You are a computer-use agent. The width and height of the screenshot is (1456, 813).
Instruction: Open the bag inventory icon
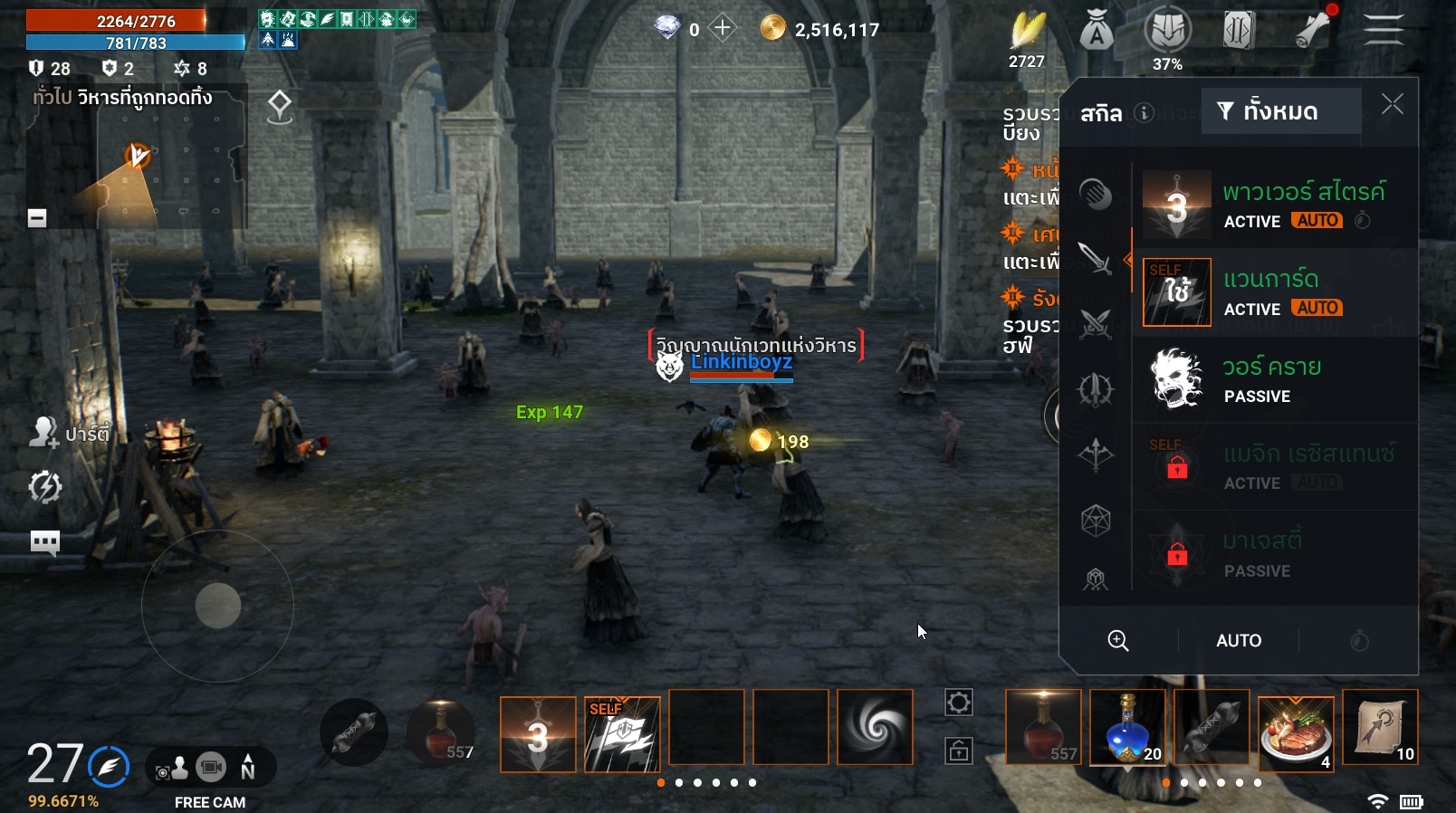pos(1097,33)
